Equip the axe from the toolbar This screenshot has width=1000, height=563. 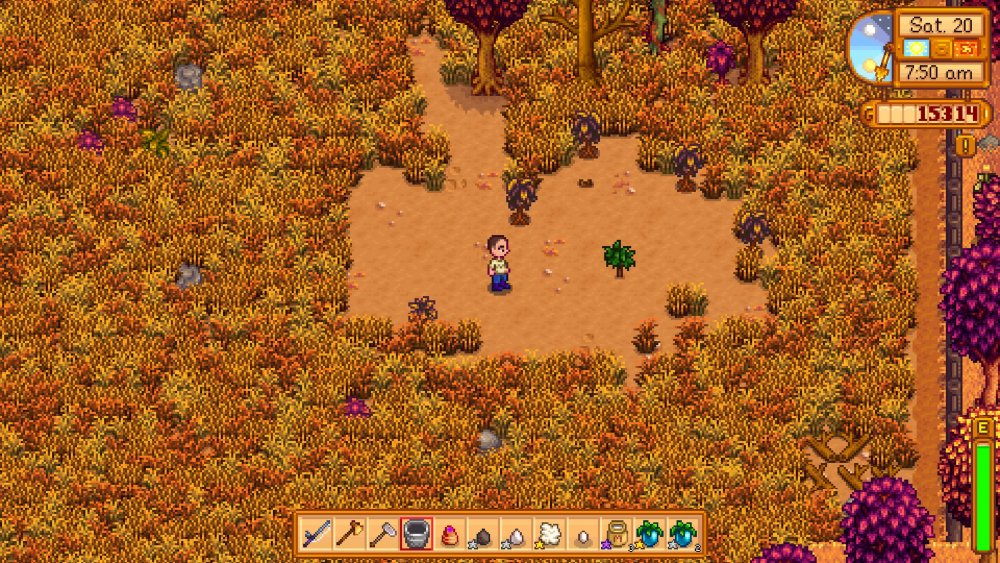(x=349, y=534)
